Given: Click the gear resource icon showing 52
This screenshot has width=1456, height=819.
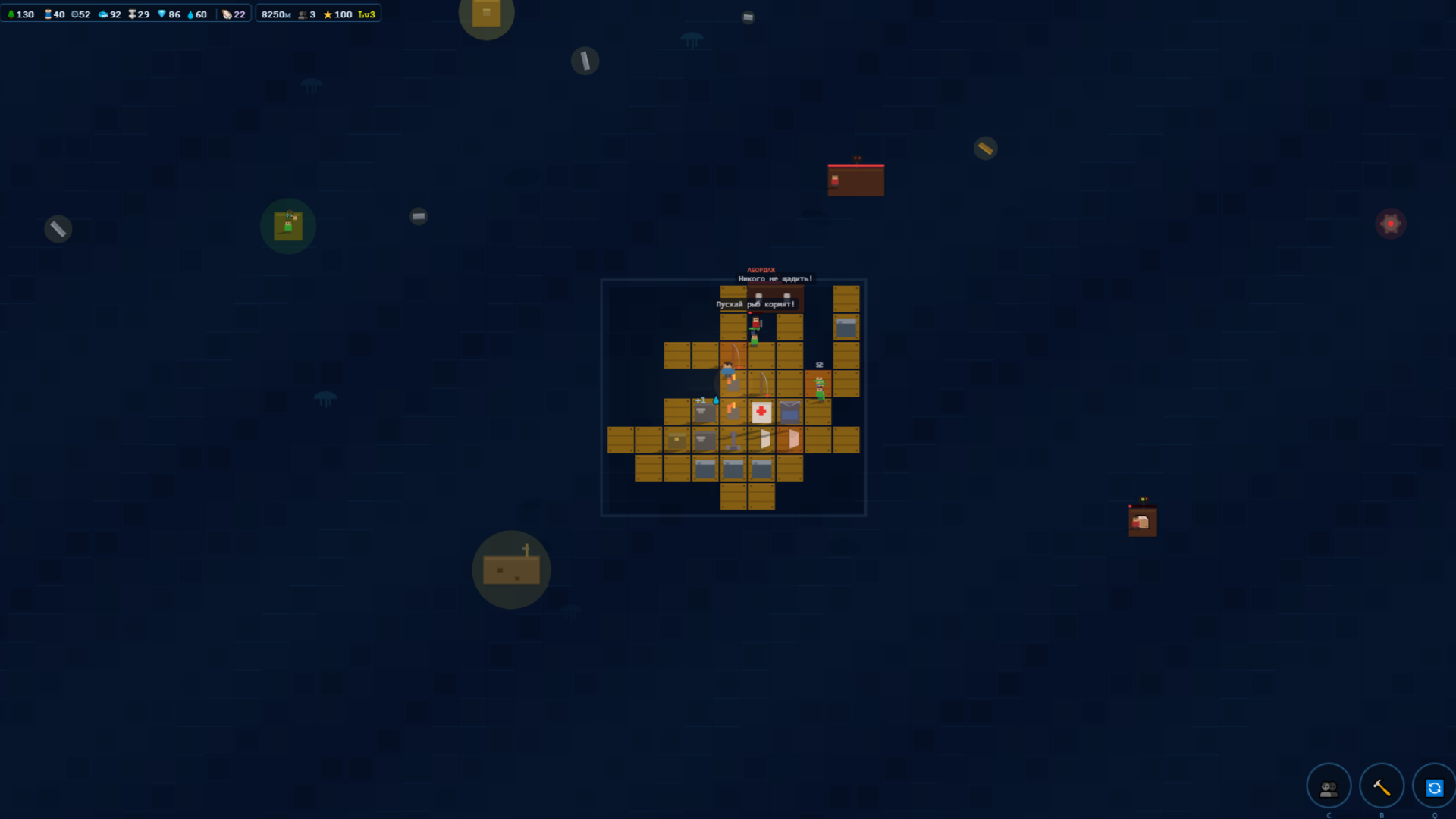Looking at the screenshot, I should (x=74, y=13).
